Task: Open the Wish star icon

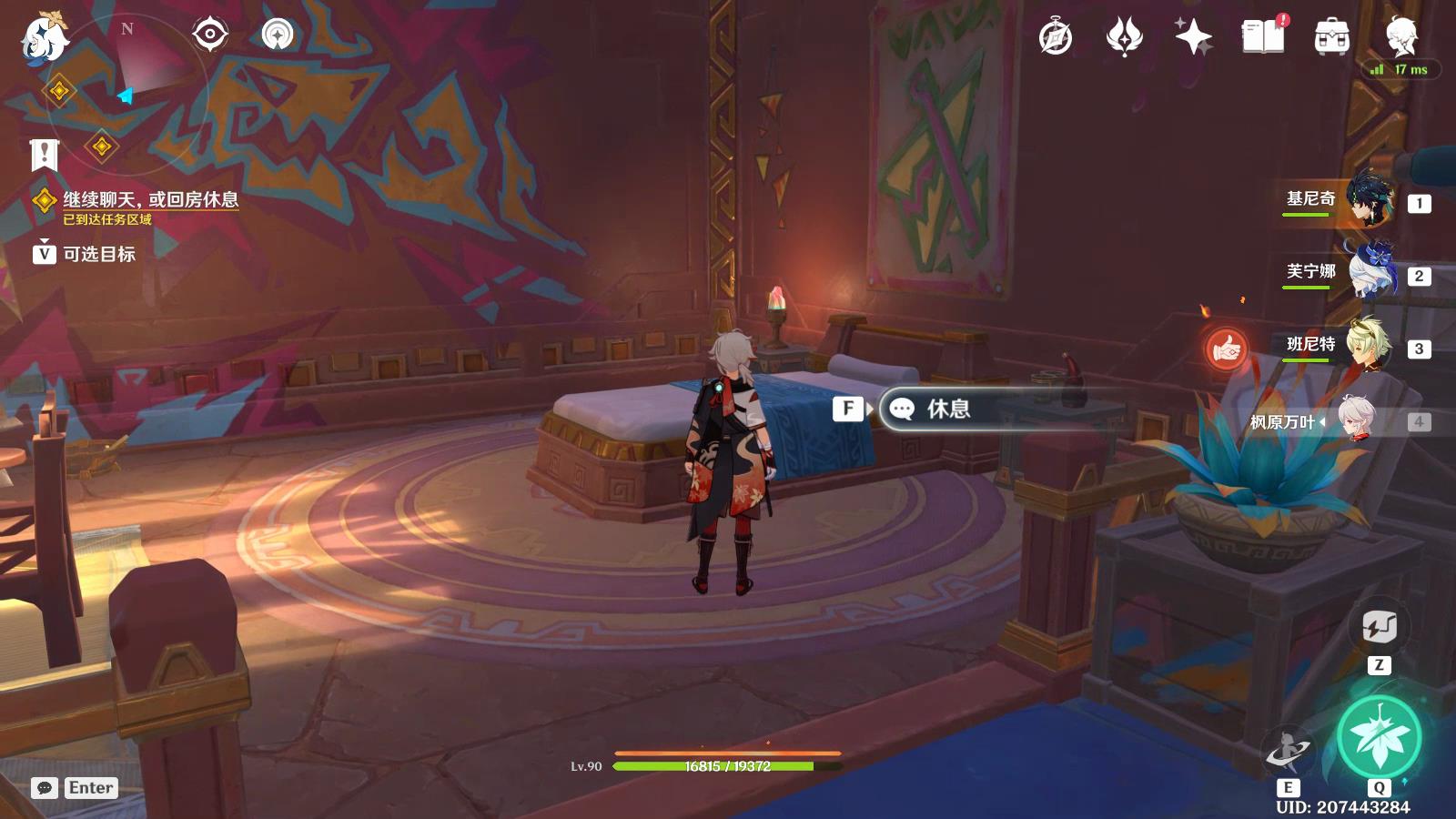Action: [1193, 37]
